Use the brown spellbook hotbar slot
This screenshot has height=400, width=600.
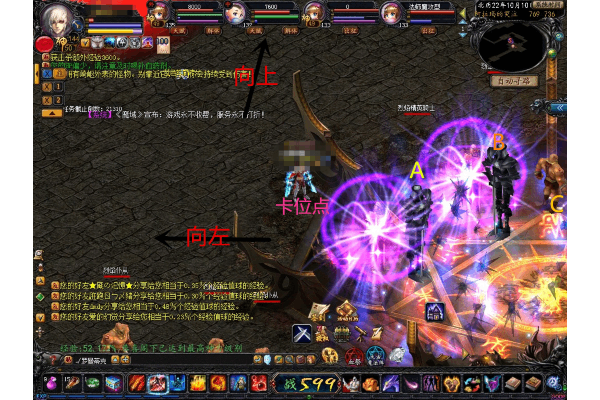tap(511, 383)
